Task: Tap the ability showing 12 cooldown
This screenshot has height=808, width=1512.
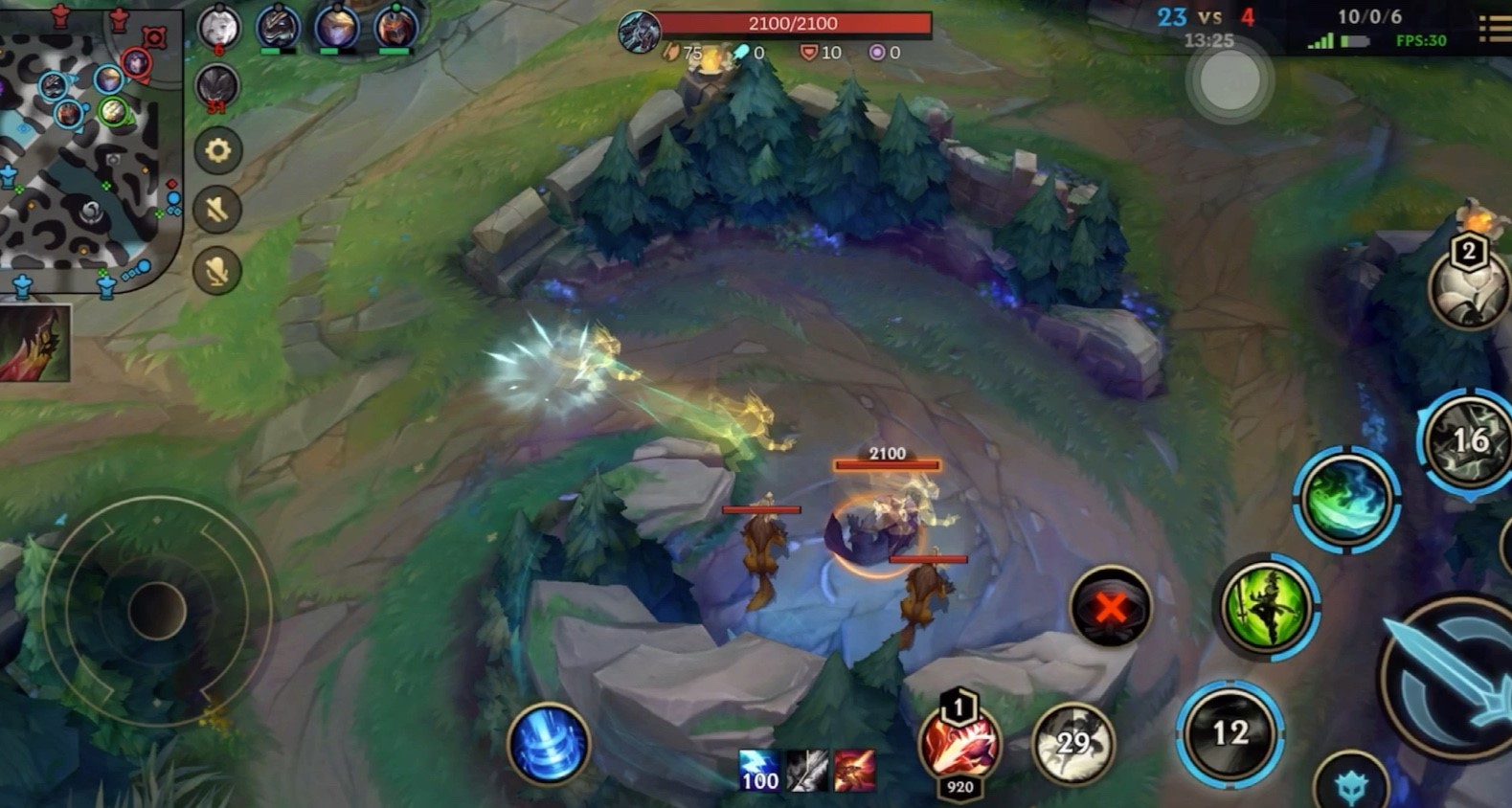Action: pyautogui.click(x=1230, y=733)
